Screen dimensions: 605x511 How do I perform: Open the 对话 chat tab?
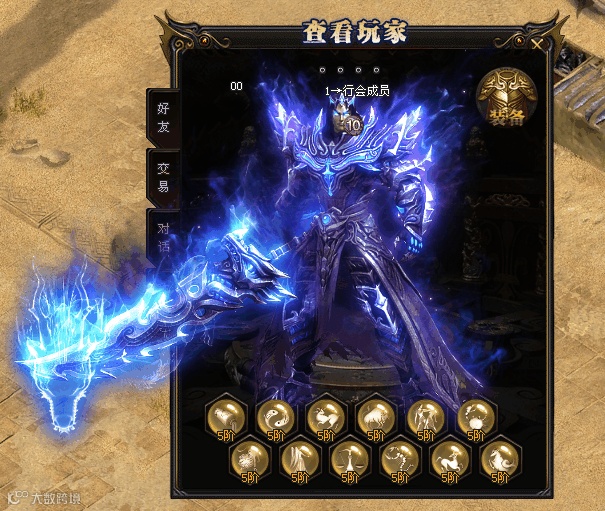pyautogui.click(x=163, y=238)
